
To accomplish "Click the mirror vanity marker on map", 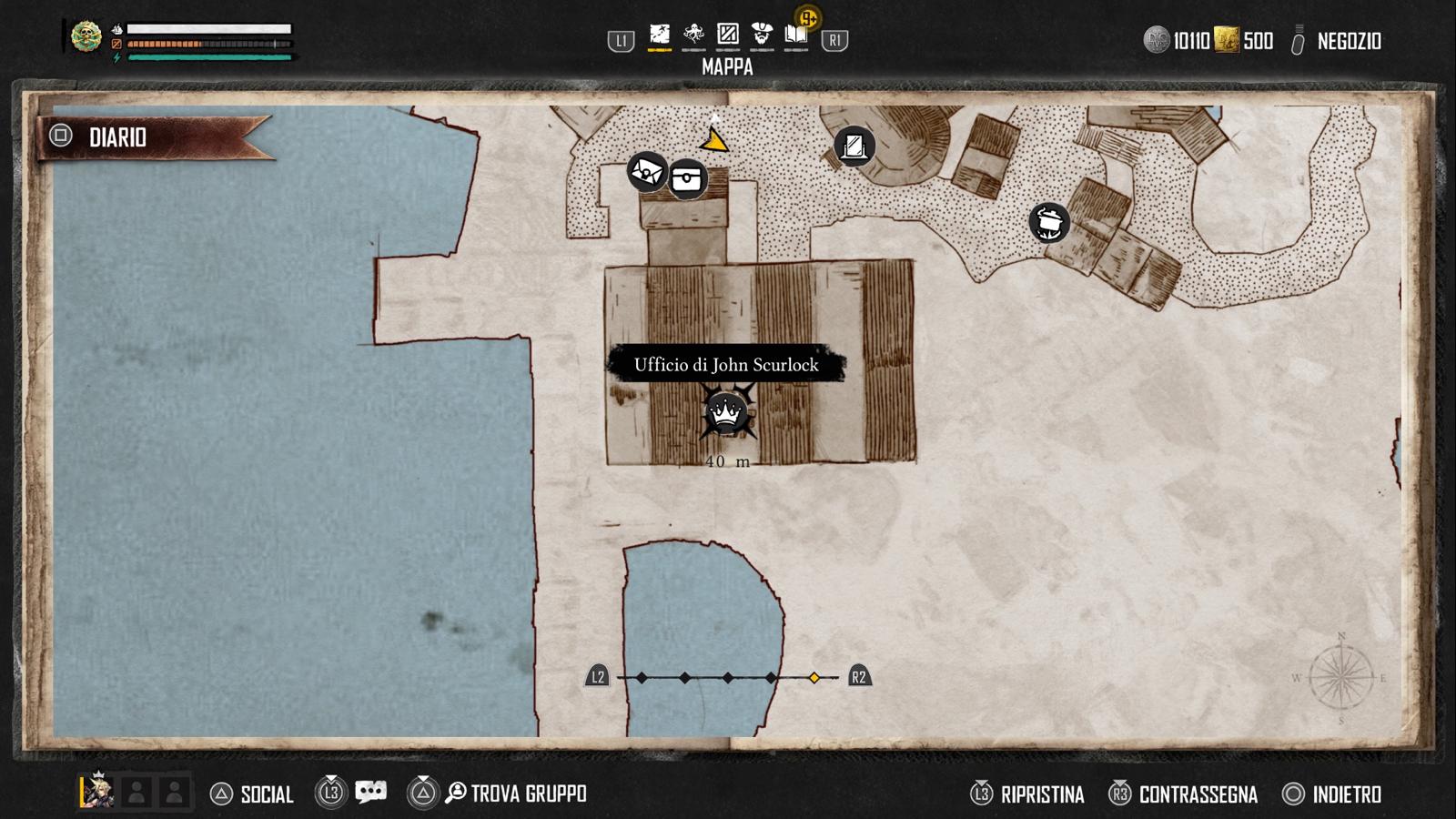I will click(x=854, y=146).
